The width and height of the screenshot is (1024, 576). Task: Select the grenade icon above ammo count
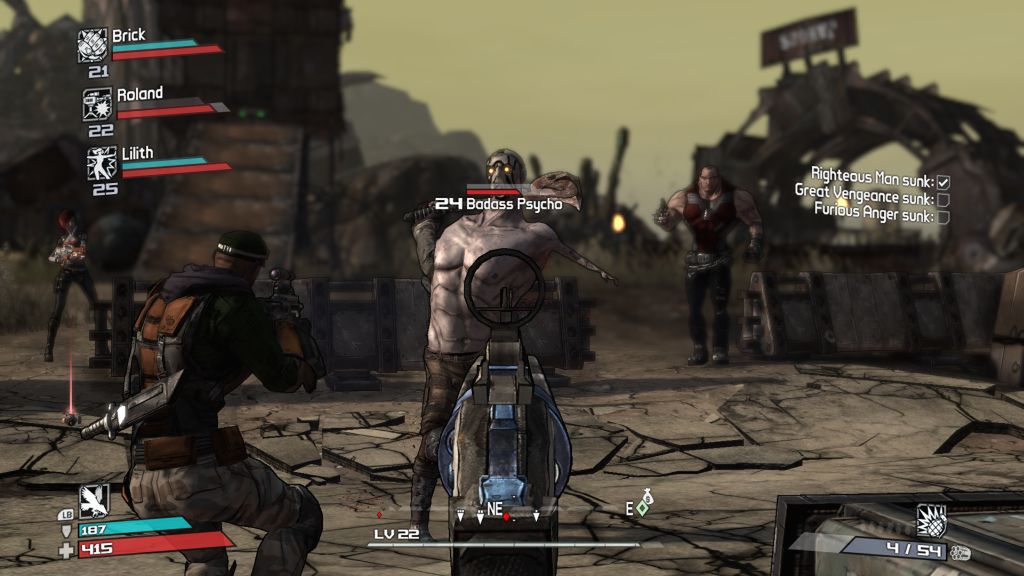coord(931,520)
